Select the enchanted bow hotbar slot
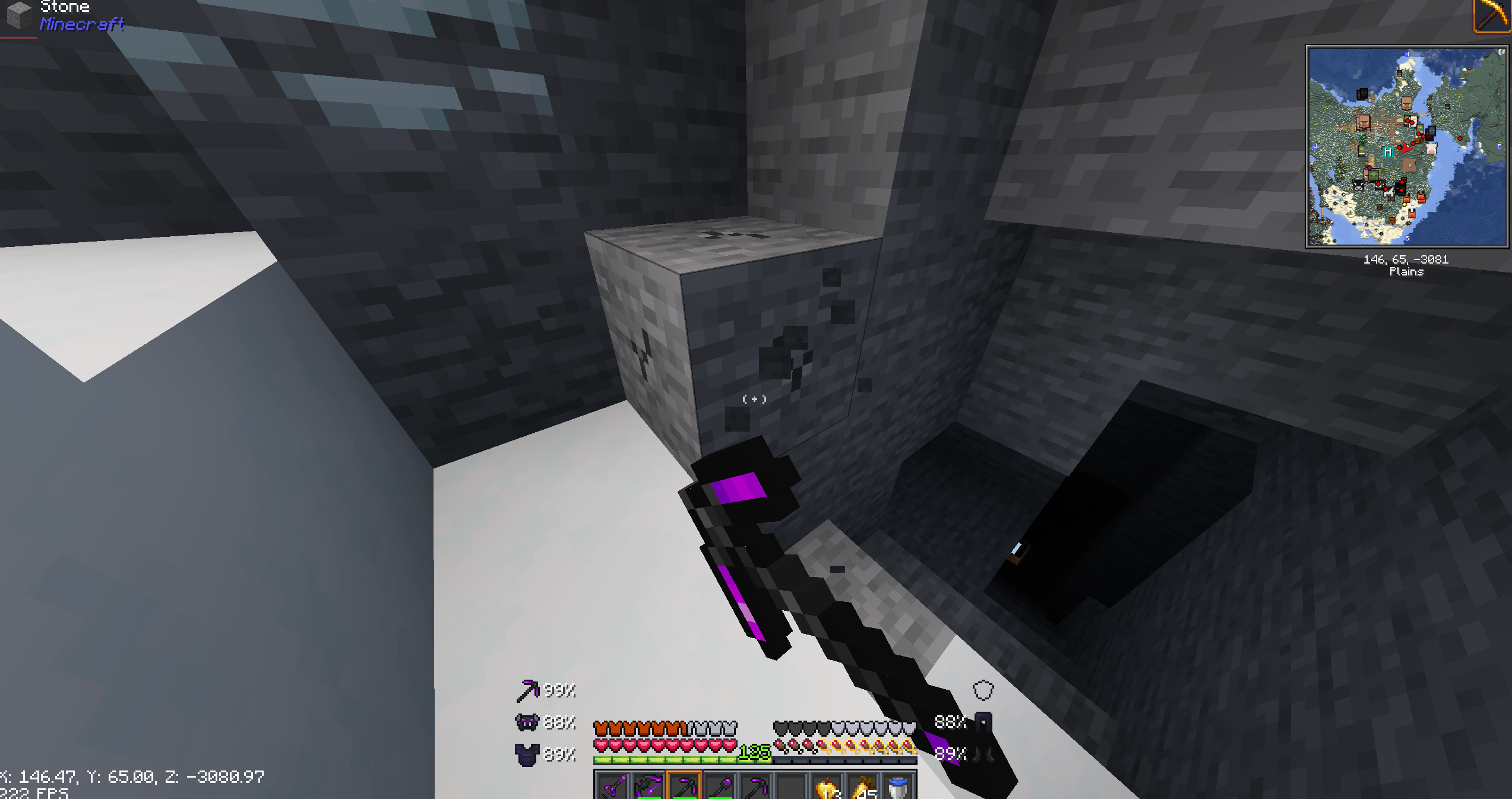The width and height of the screenshot is (1512, 799). 649,786
